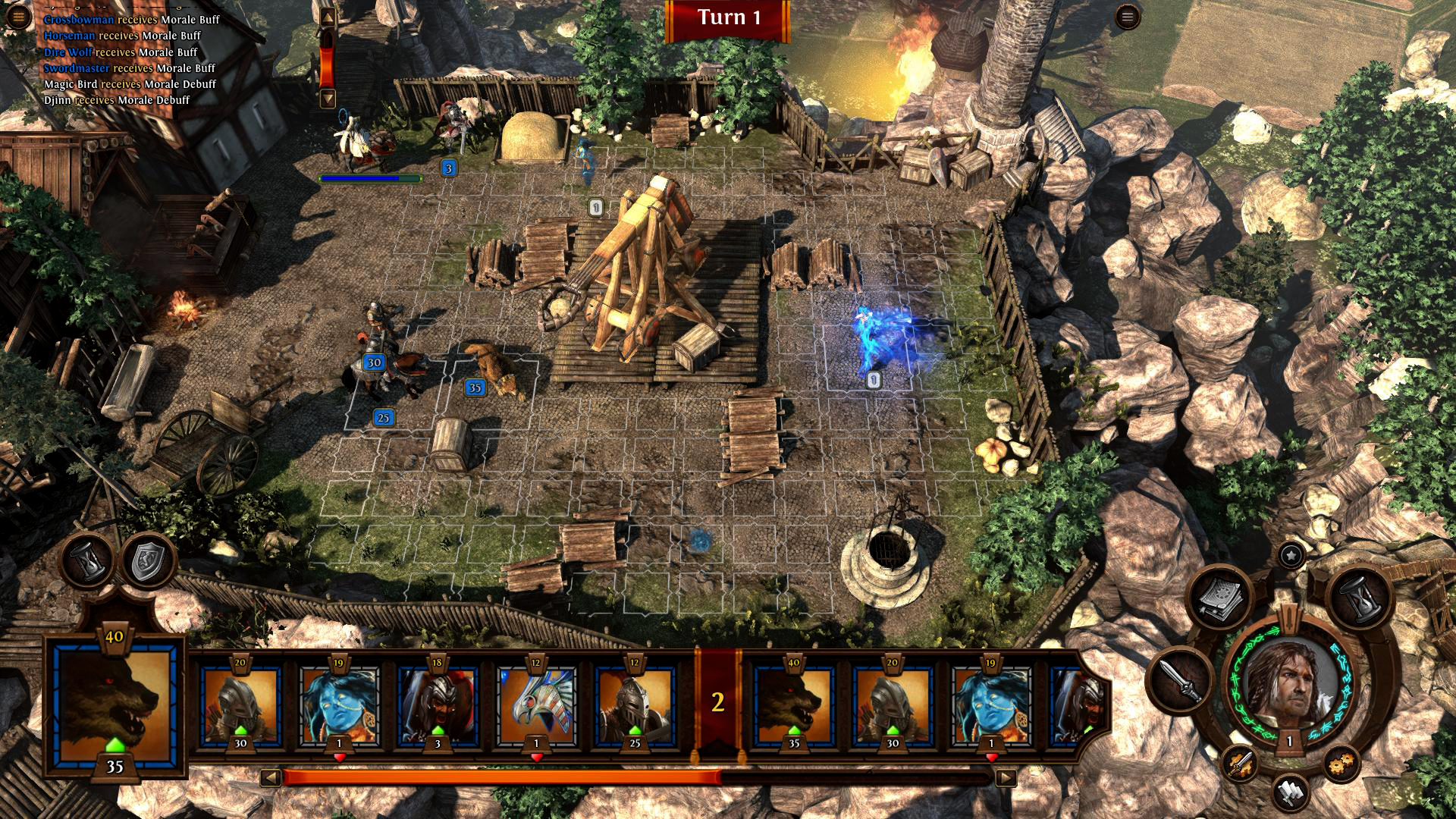Click the surrender flag icon below the hero portrait
The height and width of the screenshot is (819, 1456).
(x=1291, y=794)
